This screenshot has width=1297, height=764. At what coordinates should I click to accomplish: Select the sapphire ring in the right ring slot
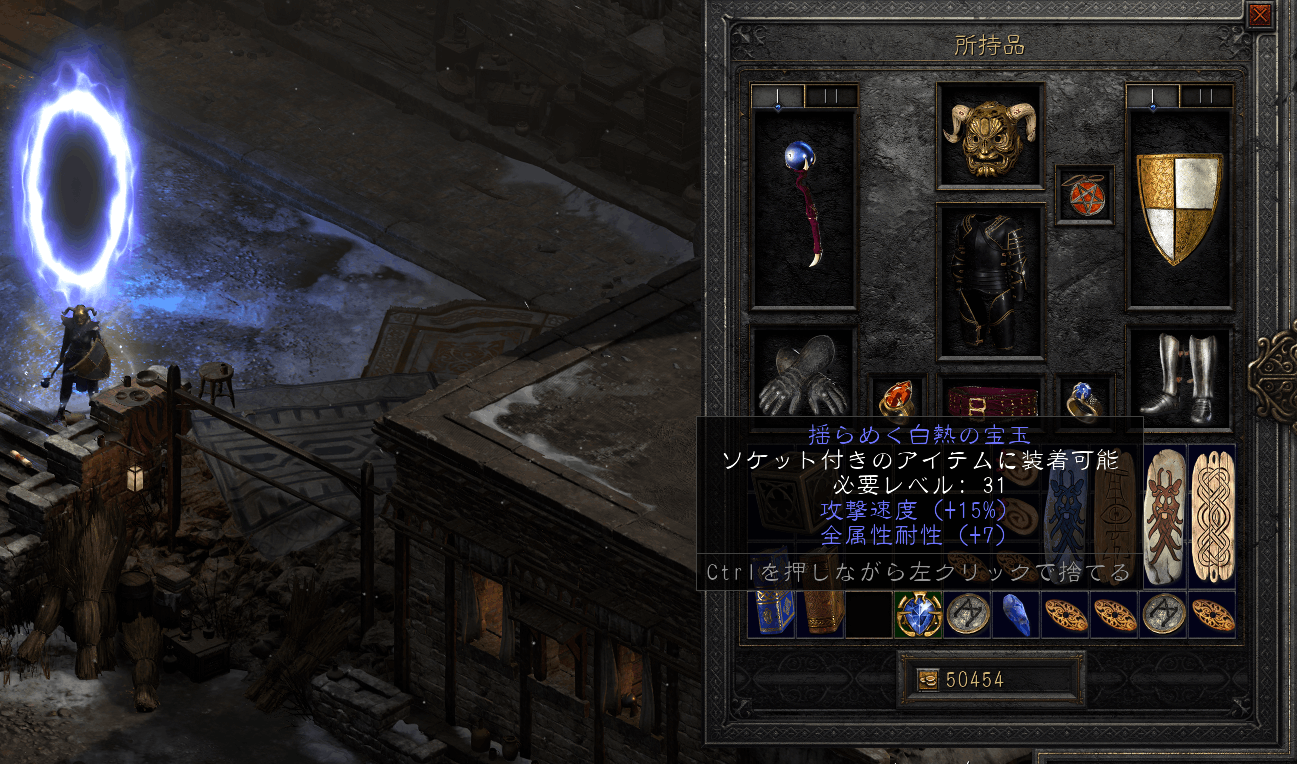[1085, 398]
